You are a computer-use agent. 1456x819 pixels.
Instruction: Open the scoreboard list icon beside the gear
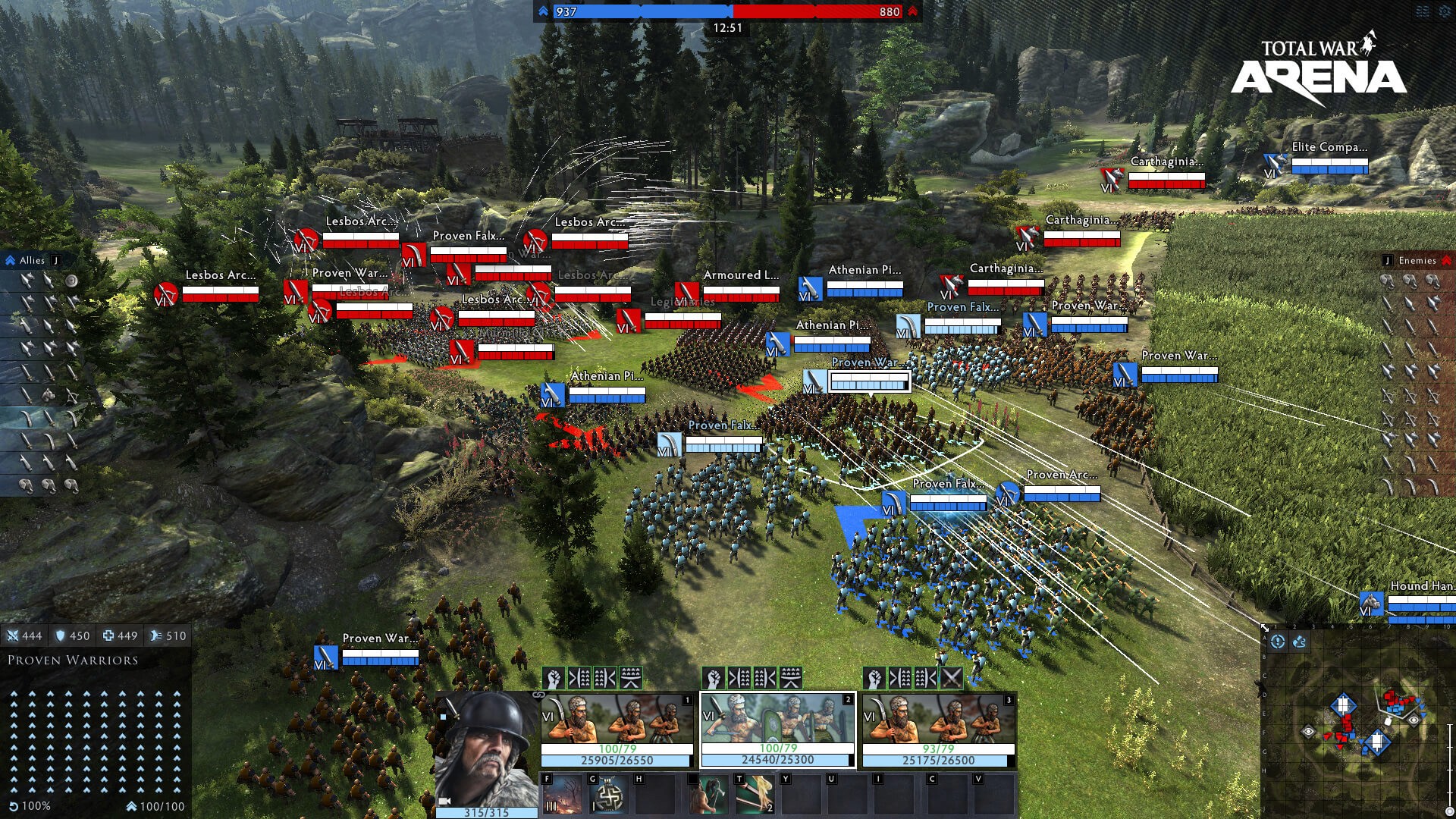pyautogui.click(x=1423, y=11)
